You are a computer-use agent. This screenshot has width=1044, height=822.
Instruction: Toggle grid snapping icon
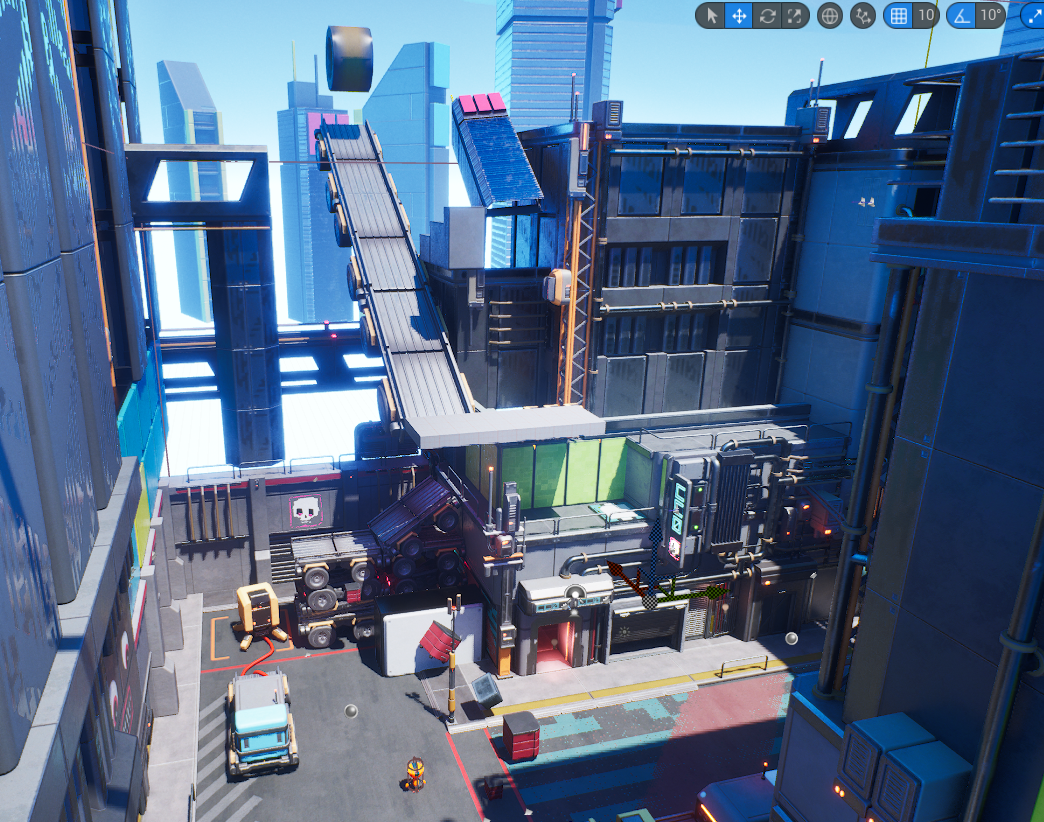coord(898,15)
